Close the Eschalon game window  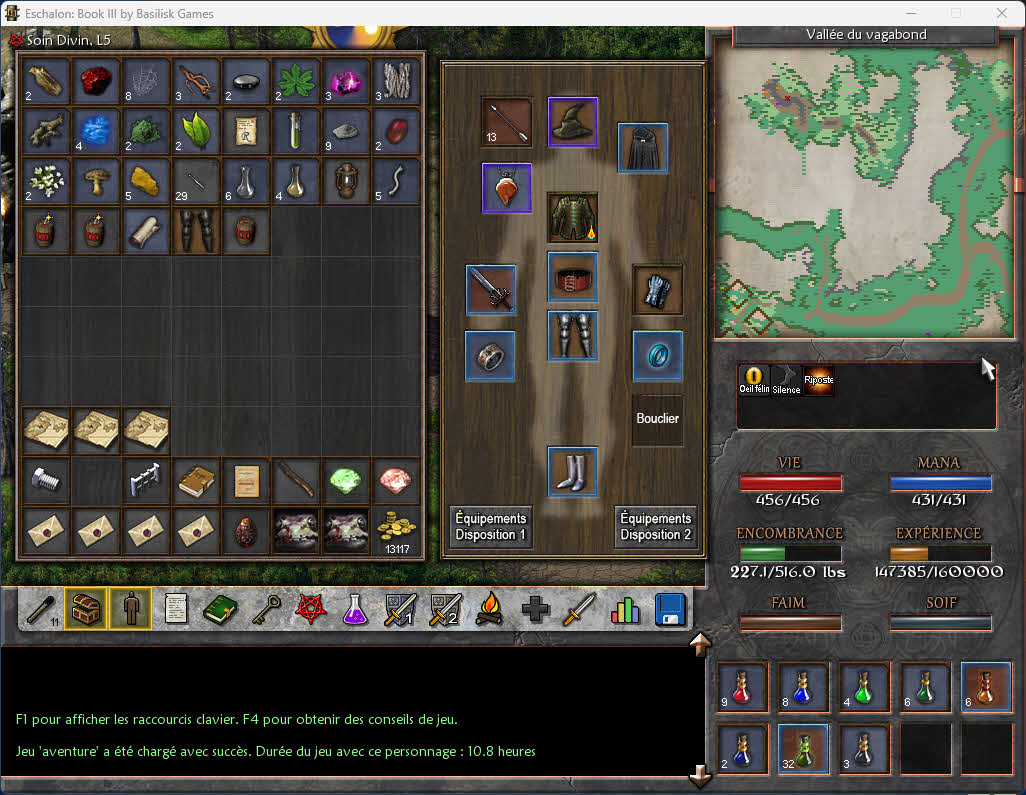tap(1002, 14)
